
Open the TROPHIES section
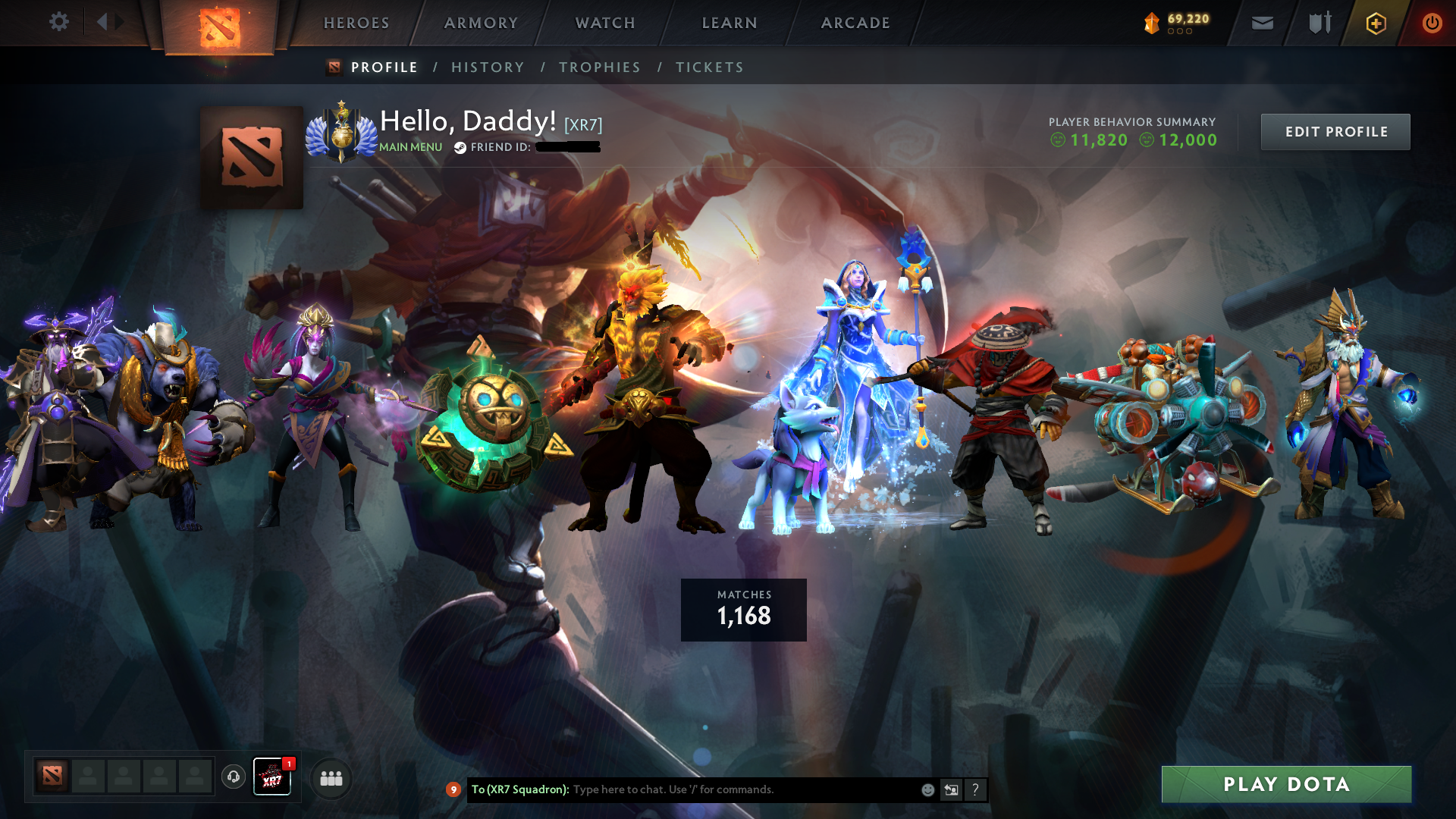point(600,67)
